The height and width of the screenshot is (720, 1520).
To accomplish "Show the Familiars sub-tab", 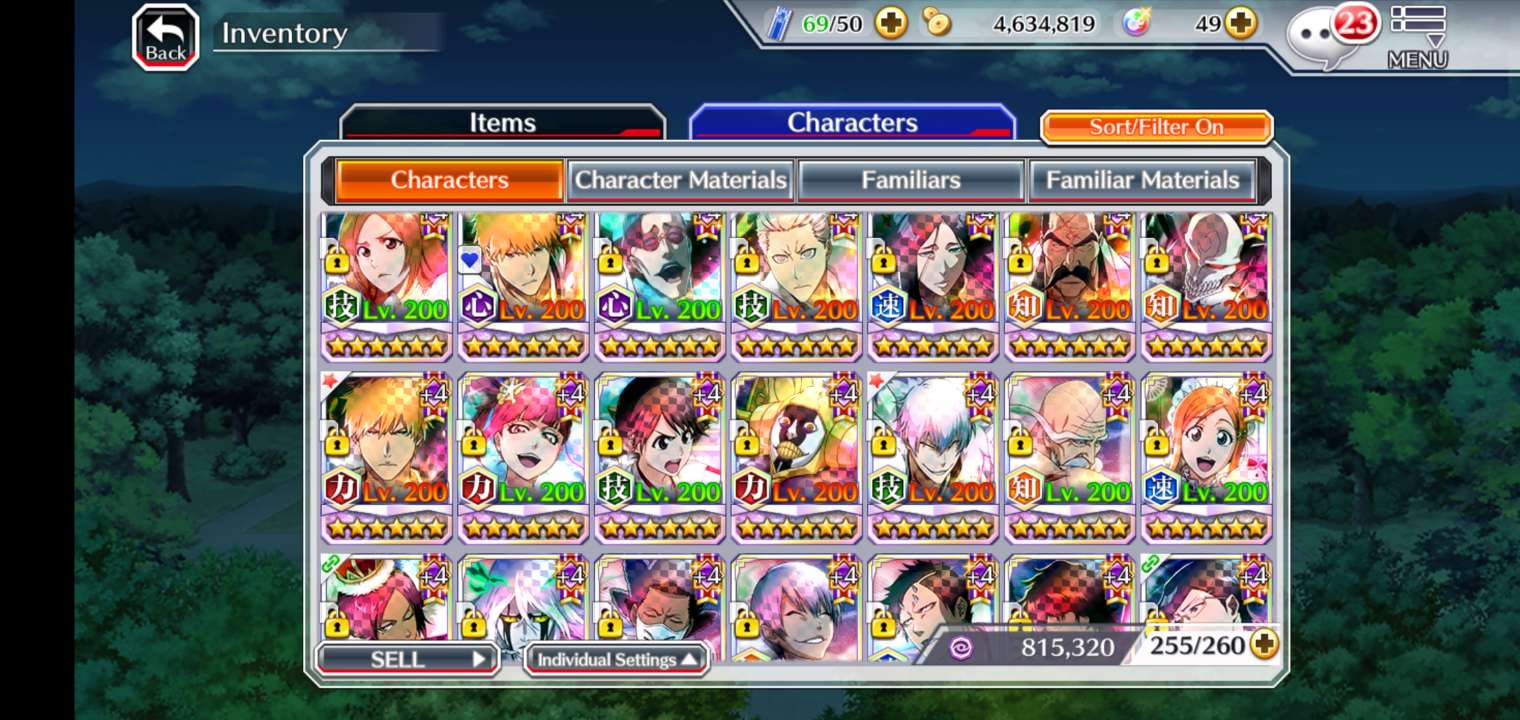I will click(x=910, y=180).
